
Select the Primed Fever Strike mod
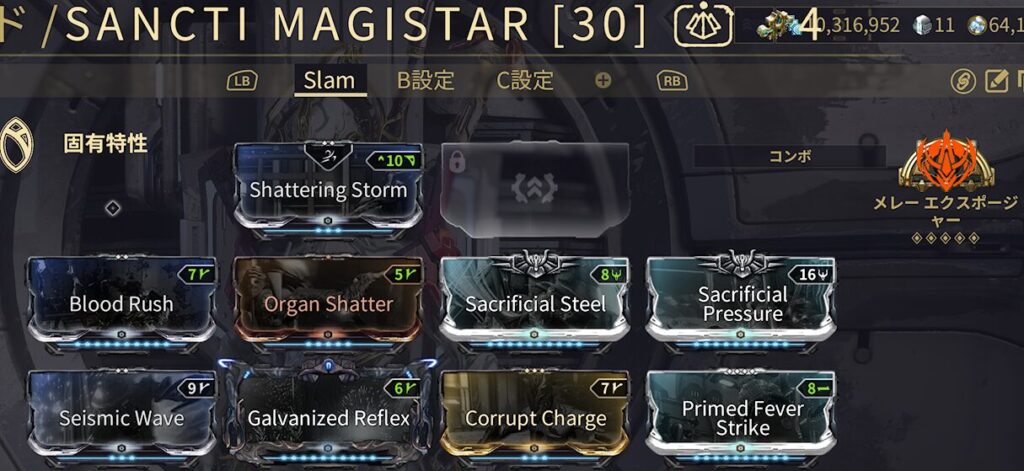coord(742,416)
